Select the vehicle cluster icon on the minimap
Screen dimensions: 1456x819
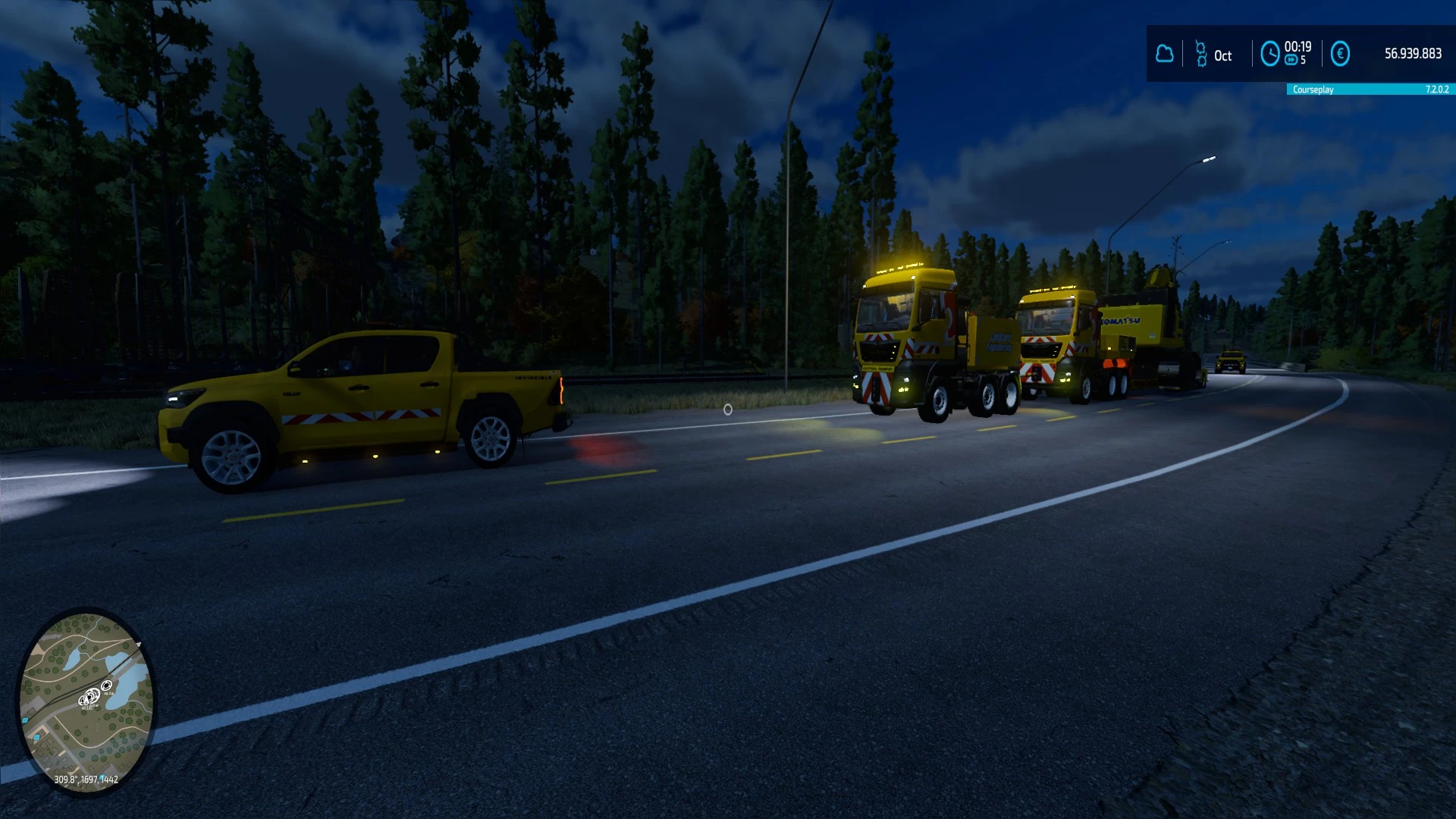pos(89,698)
